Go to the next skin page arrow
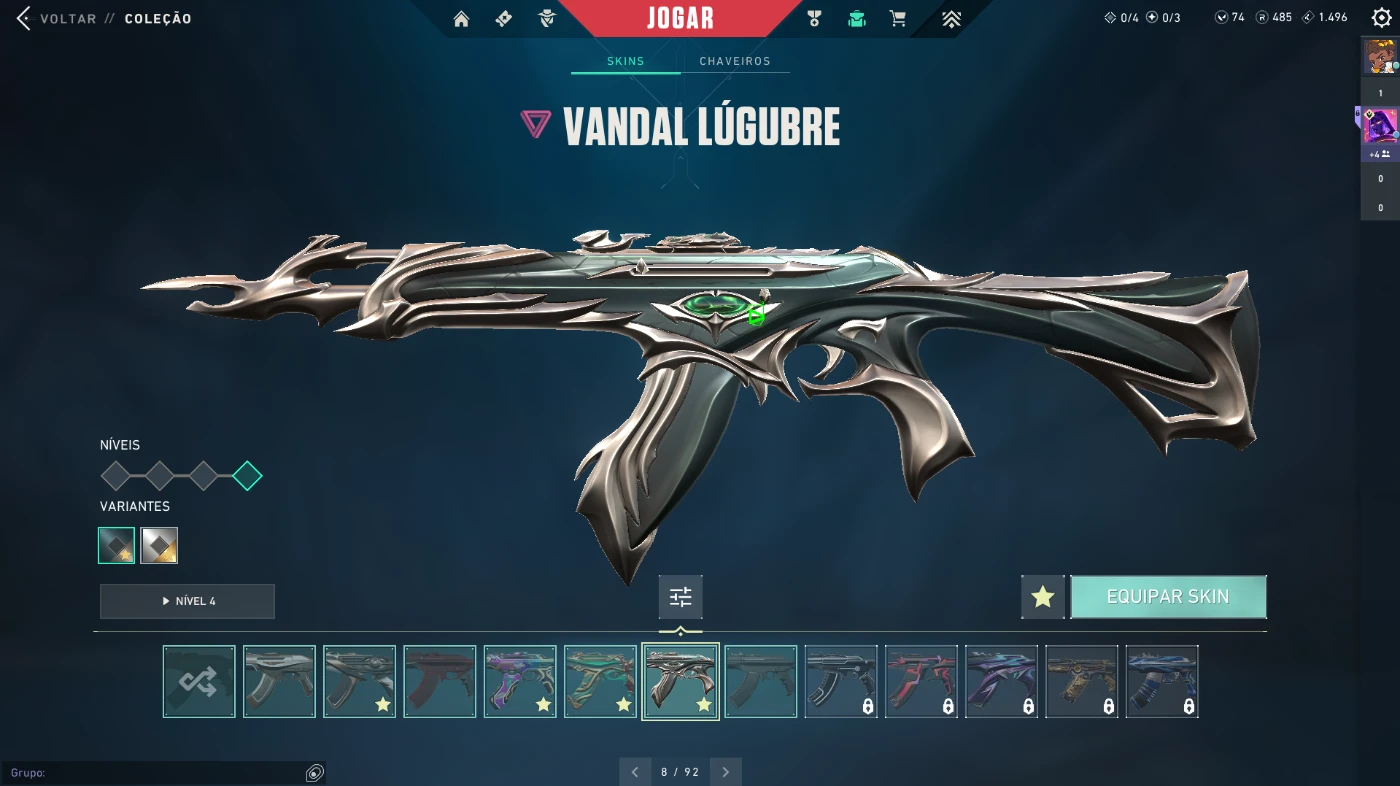The width and height of the screenshot is (1400, 786). click(x=726, y=772)
